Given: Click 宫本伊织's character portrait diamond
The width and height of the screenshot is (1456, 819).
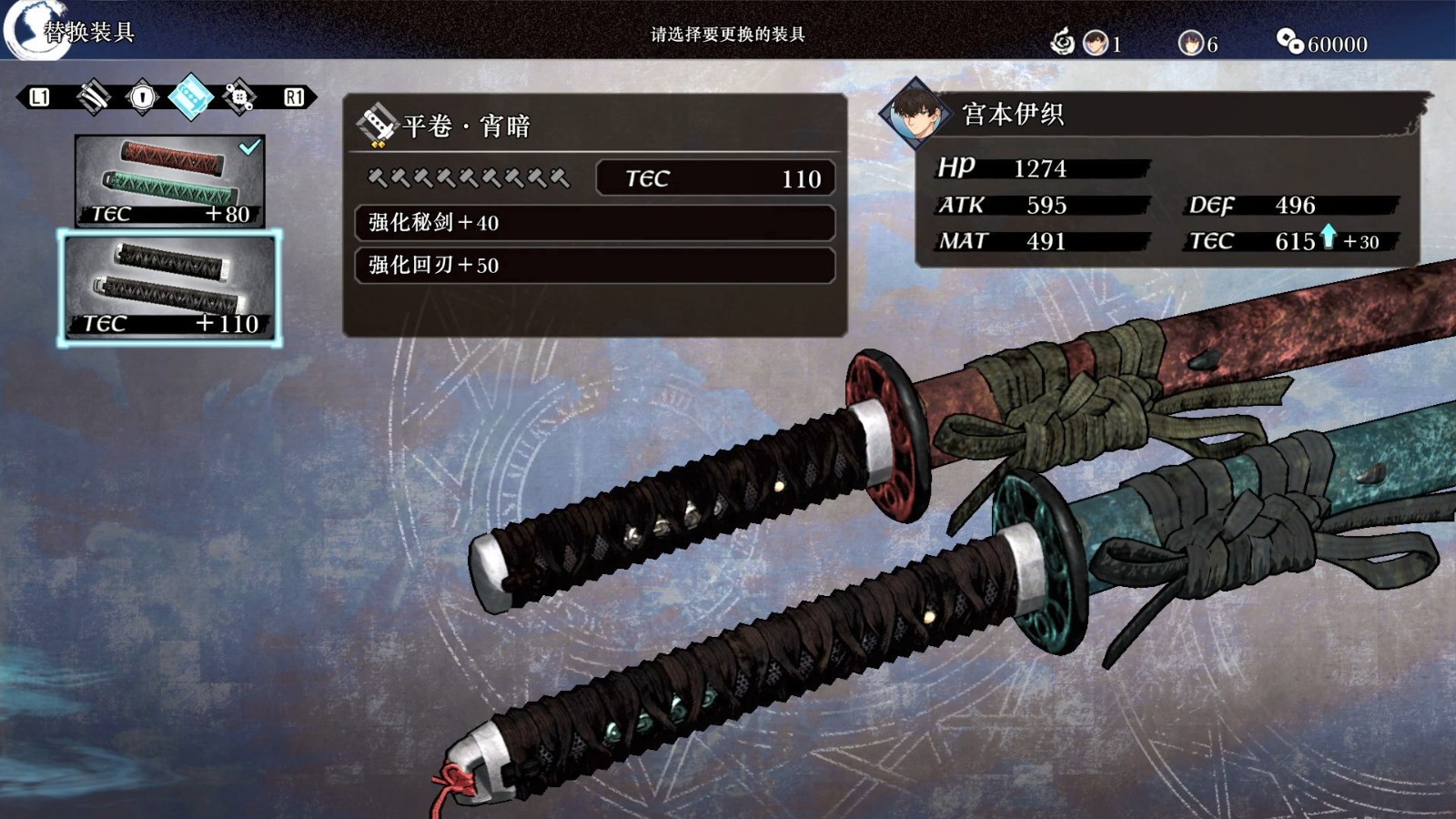Looking at the screenshot, I should tap(915, 116).
